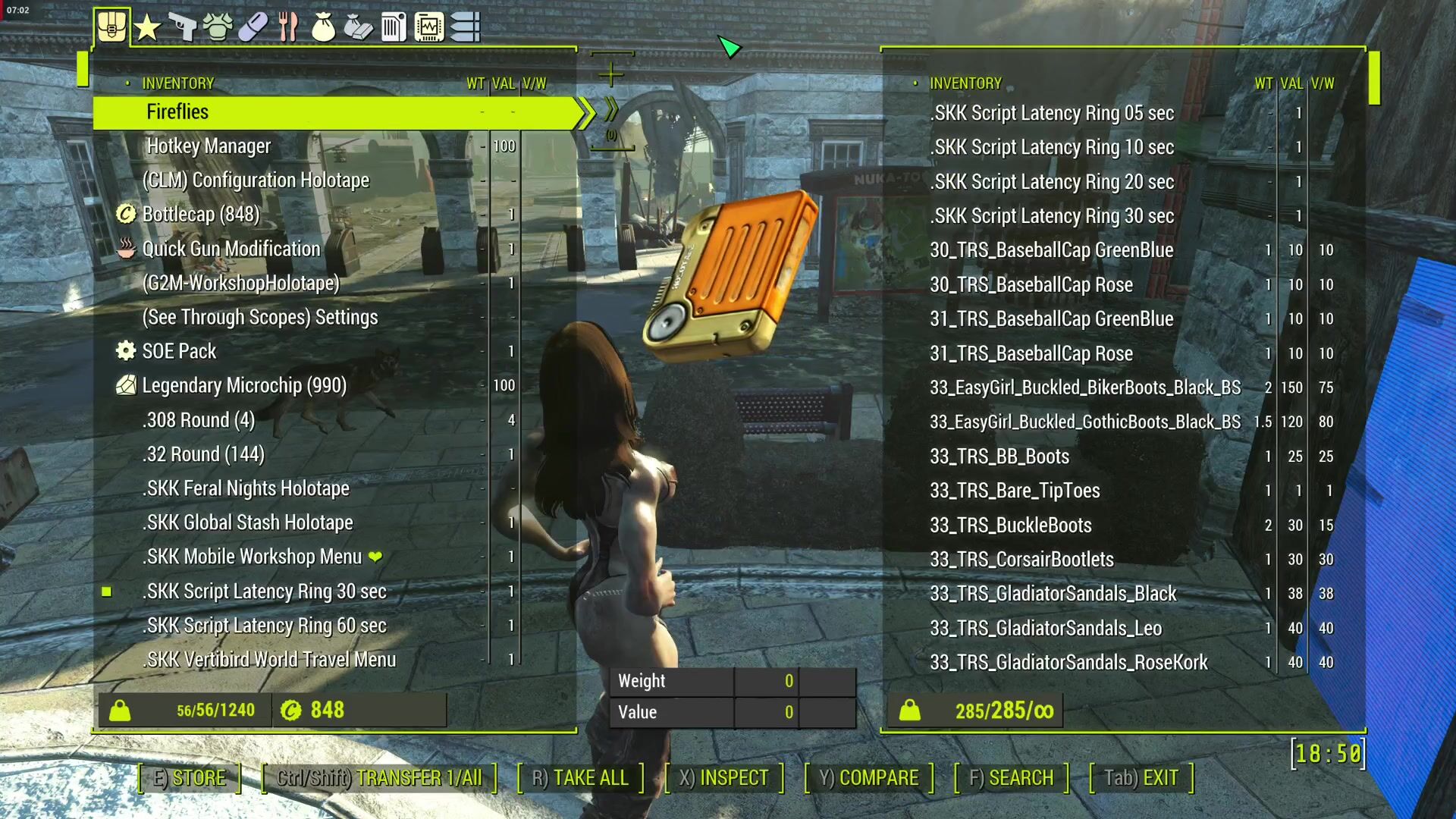Sort container list by VAL column

(x=1291, y=83)
